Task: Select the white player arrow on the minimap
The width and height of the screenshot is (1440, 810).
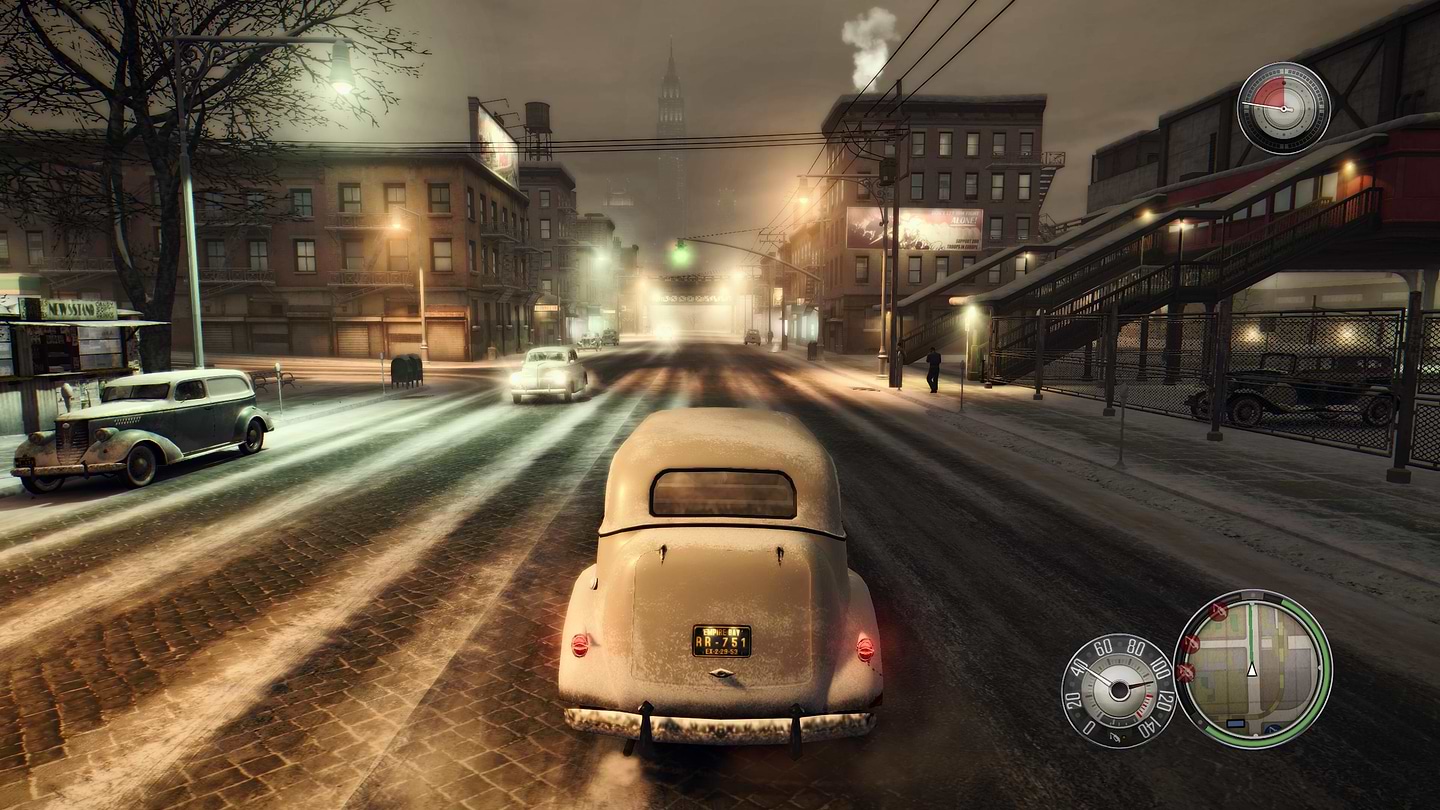Action: pos(1252,671)
